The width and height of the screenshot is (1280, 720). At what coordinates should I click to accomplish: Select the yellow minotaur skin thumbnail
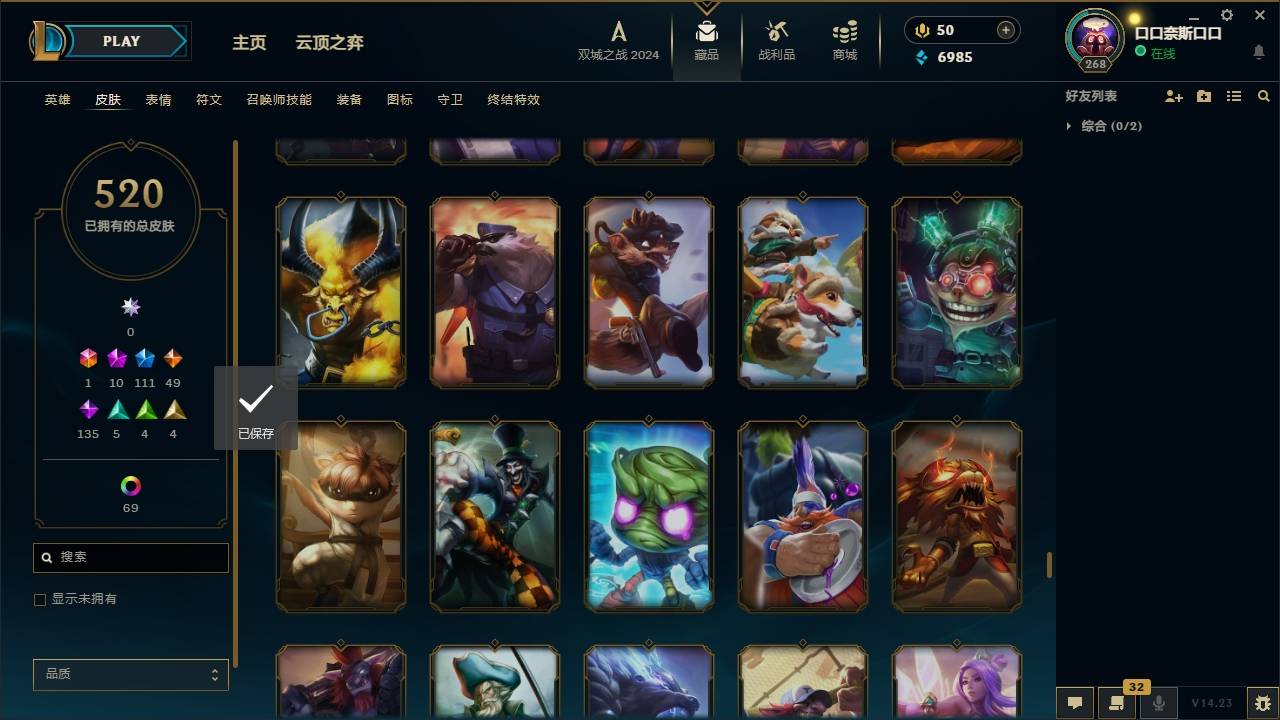coord(340,290)
